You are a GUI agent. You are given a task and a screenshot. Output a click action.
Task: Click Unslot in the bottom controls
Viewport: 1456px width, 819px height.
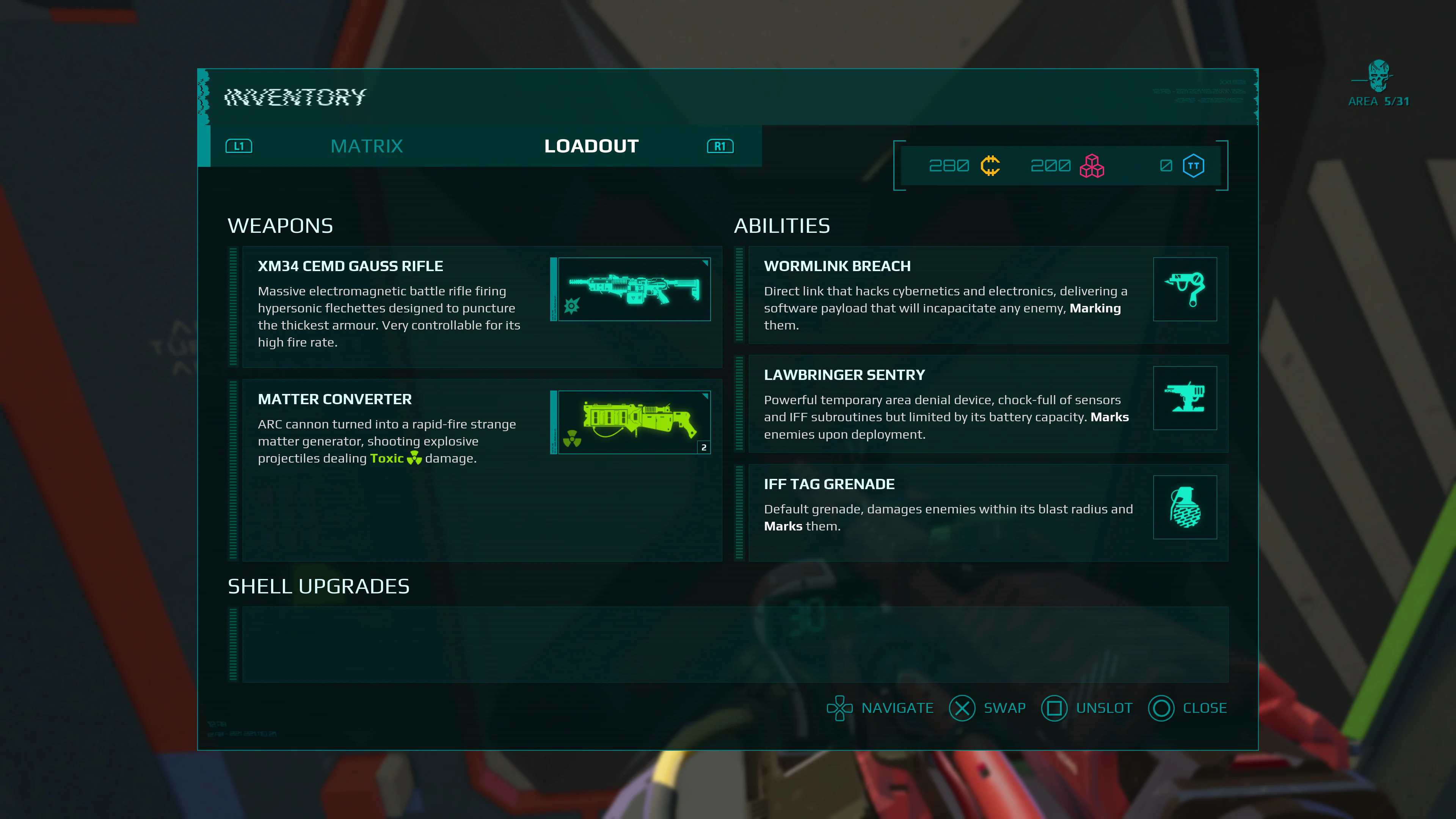click(x=1086, y=708)
